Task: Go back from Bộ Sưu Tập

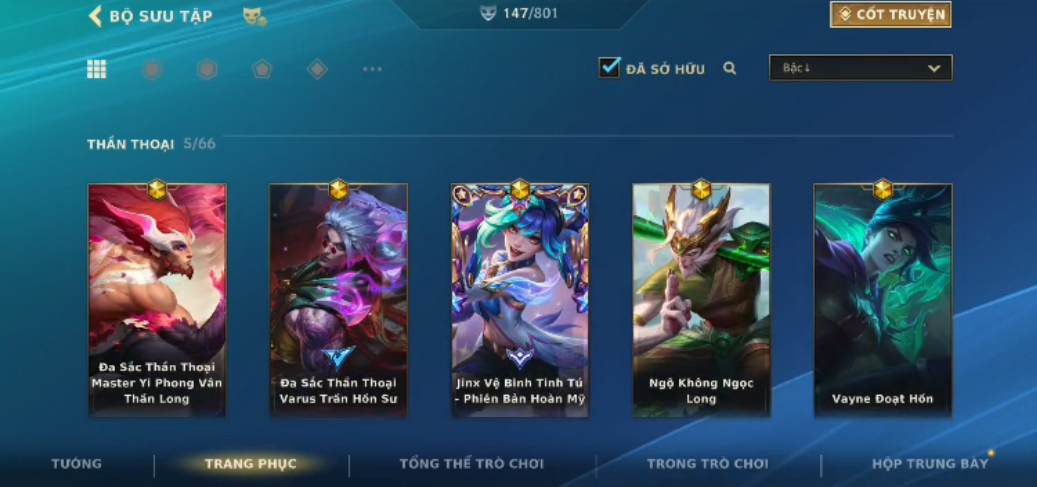Action: (x=96, y=16)
